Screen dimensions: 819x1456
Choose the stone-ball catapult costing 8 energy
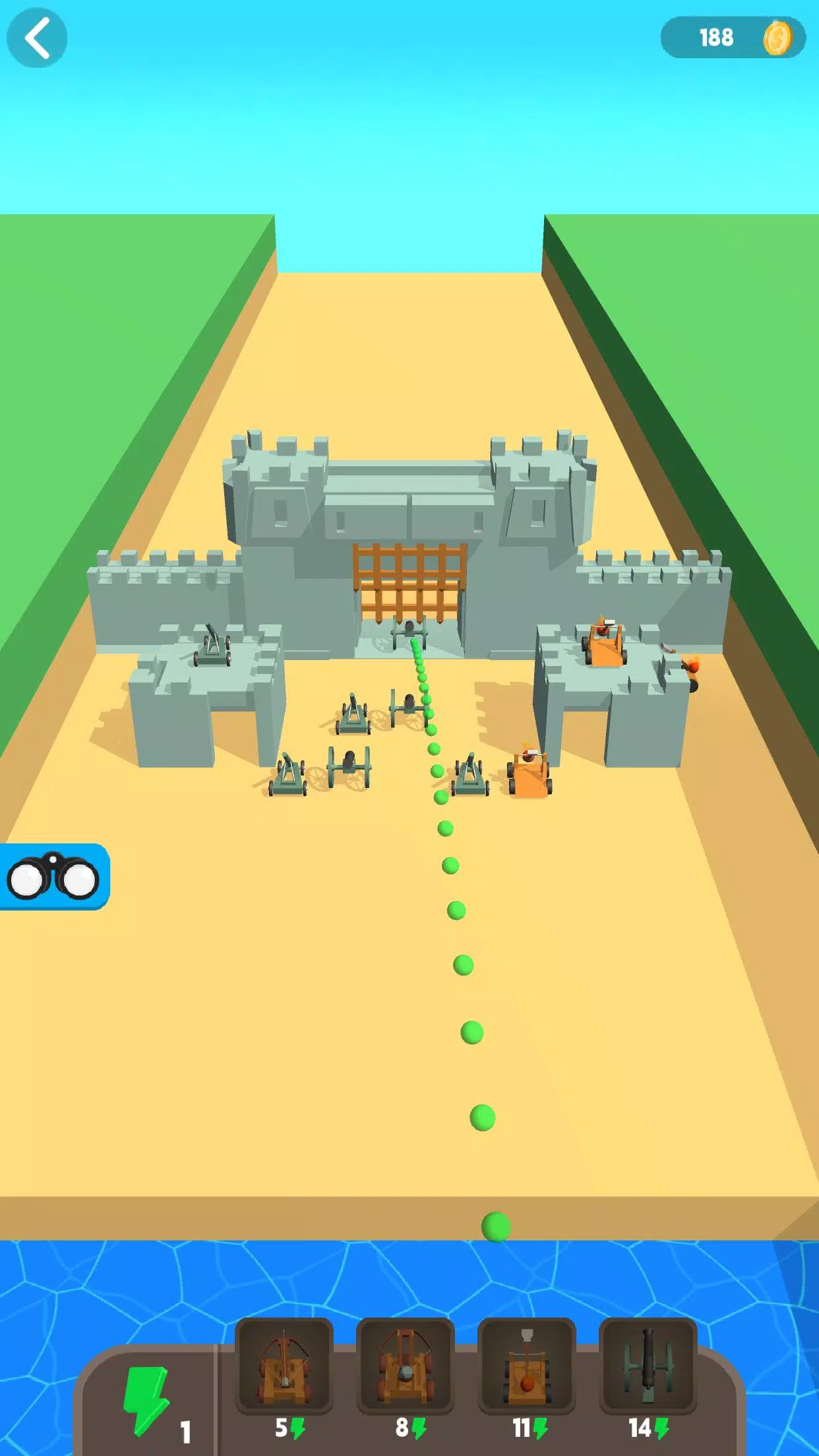[x=406, y=1366]
